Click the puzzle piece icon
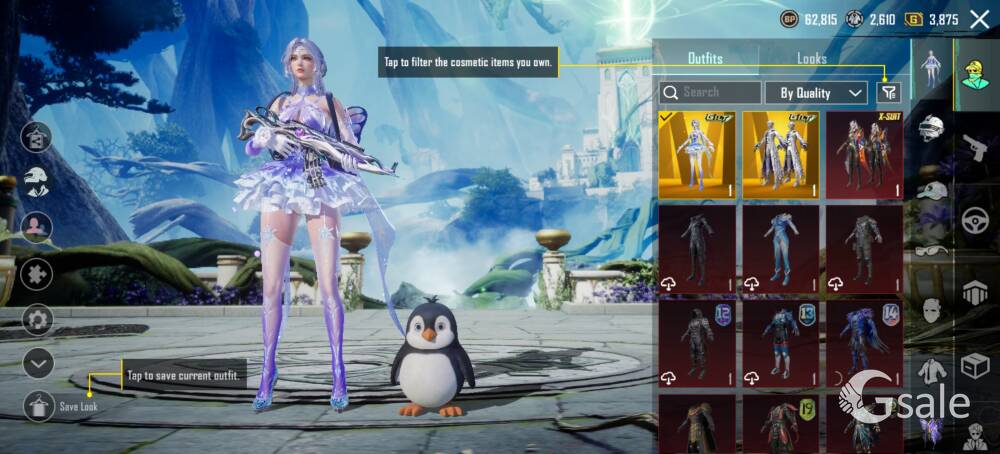Viewport: 1000px width, 454px height. pos(38,273)
